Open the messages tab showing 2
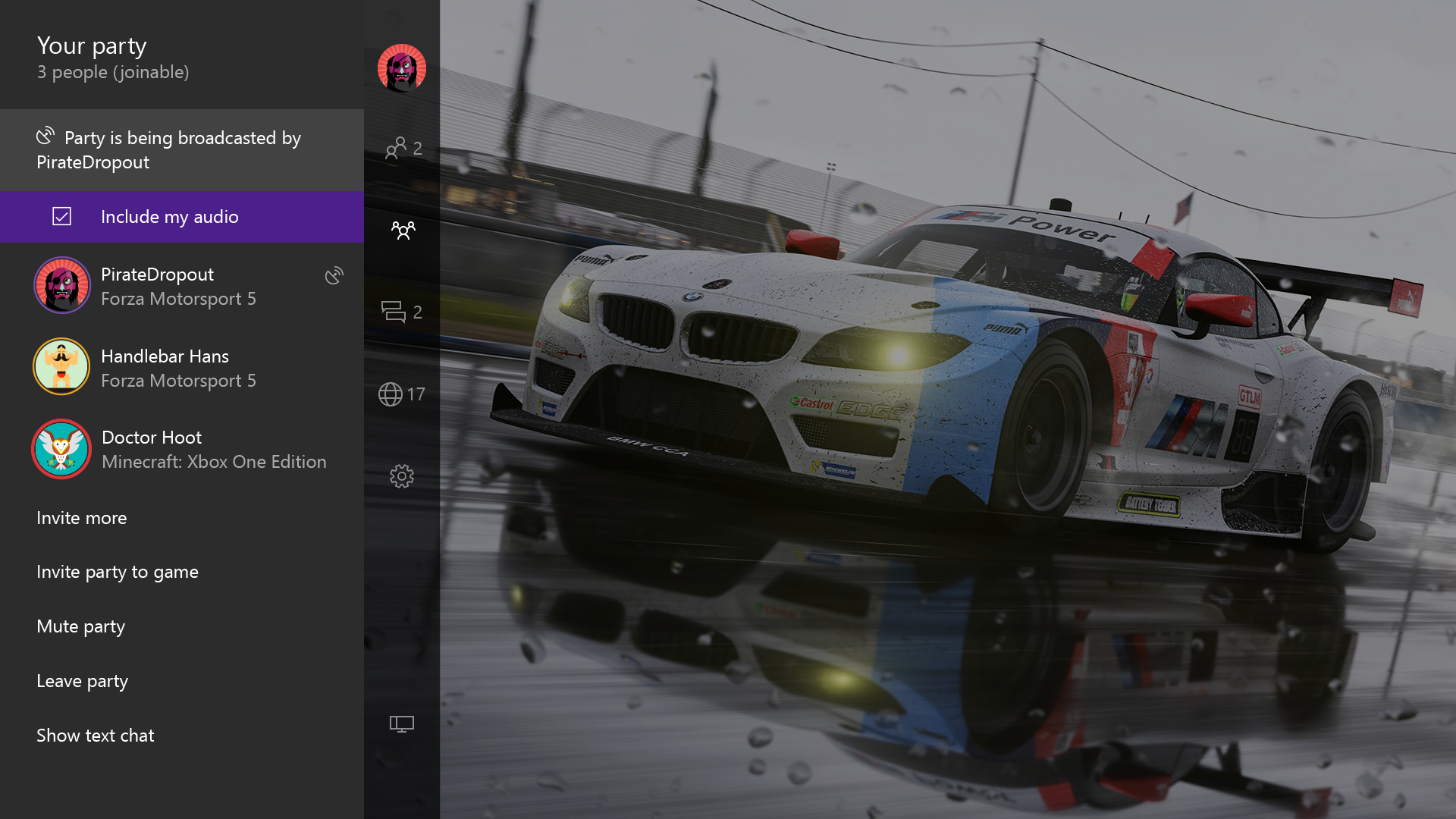Viewport: 1456px width, 819px height. coord(402,312)
